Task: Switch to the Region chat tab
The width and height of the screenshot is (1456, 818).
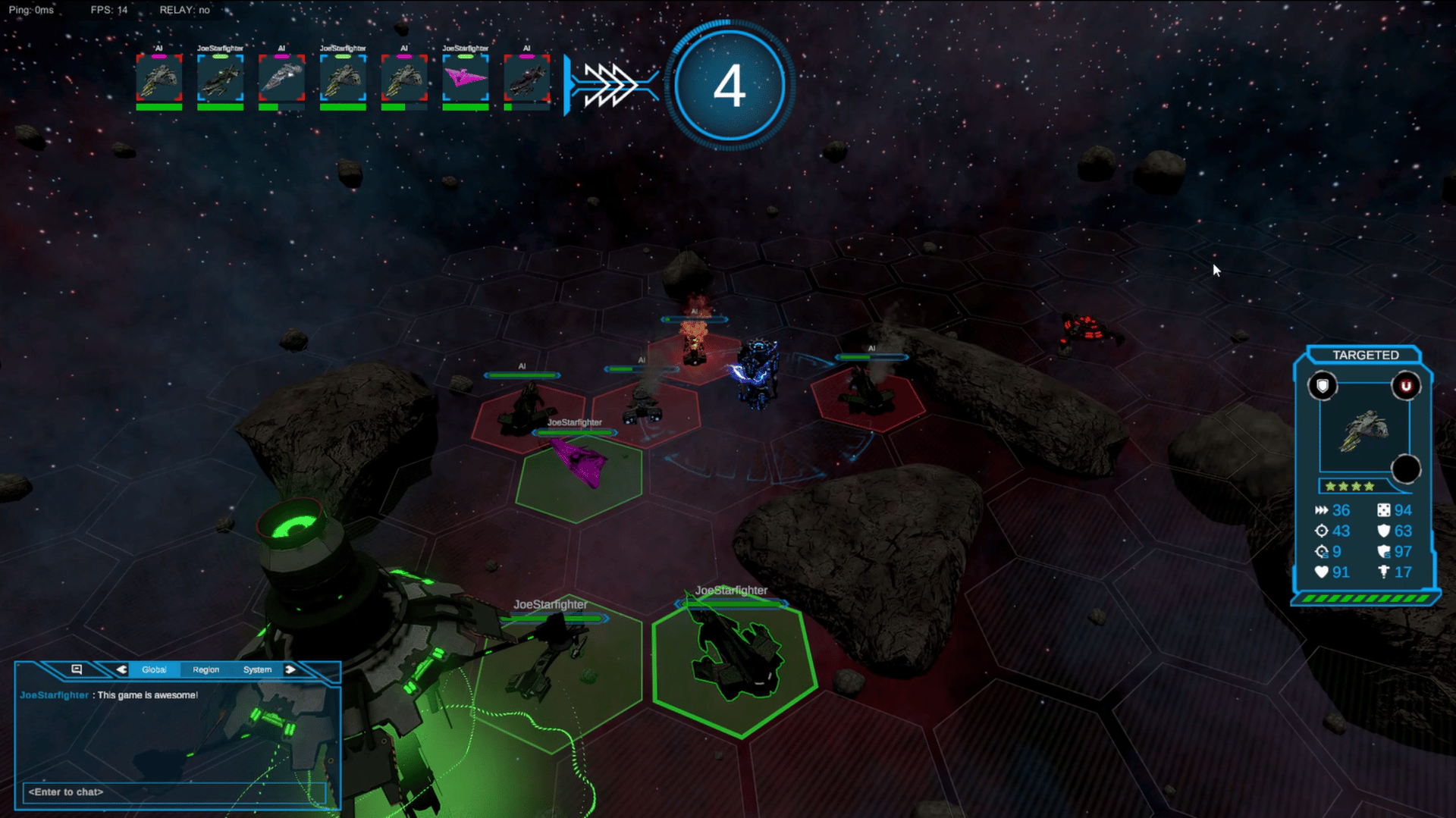Action: [206, 669]
